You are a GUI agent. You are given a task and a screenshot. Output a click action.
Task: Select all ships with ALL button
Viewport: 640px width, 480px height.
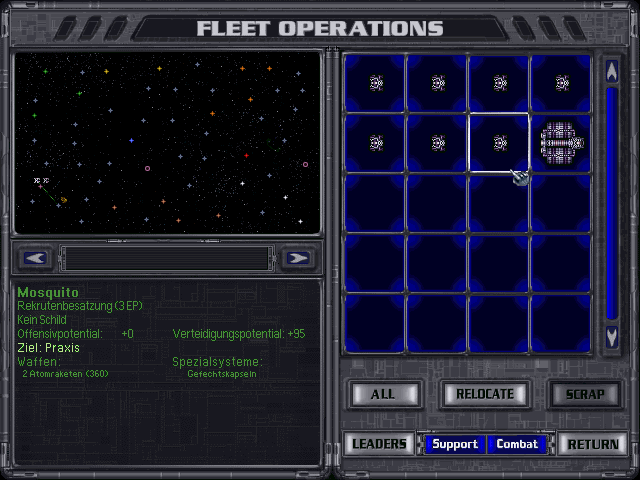point(383,394)
